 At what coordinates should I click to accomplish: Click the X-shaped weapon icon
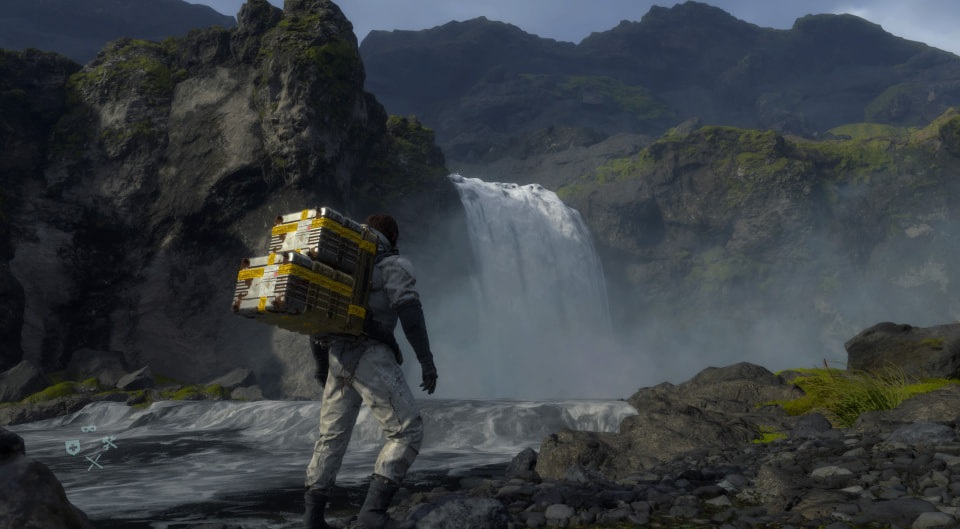pyautogui.click(x=93, y=461)
